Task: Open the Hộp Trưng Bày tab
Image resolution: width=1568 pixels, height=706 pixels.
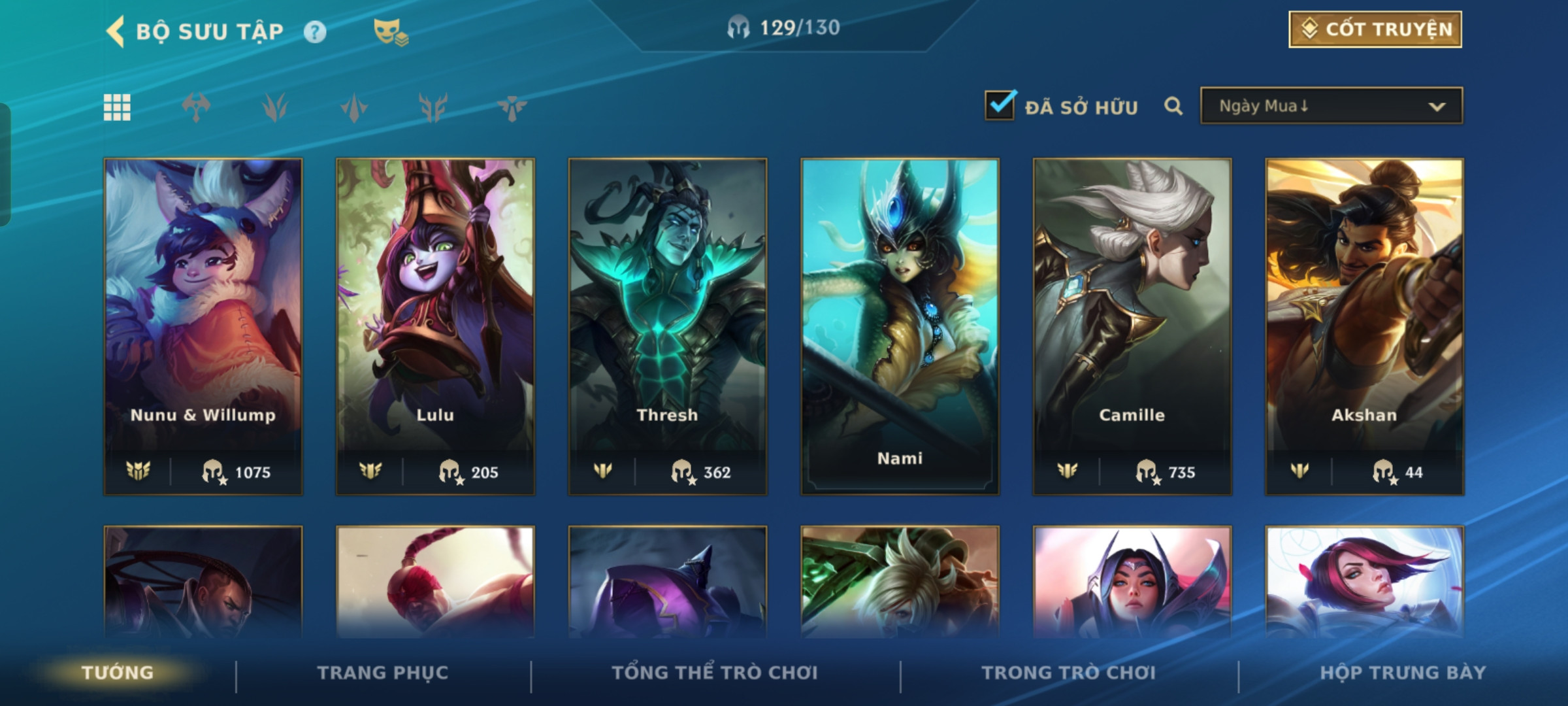Action: [x=1403, y=673]
